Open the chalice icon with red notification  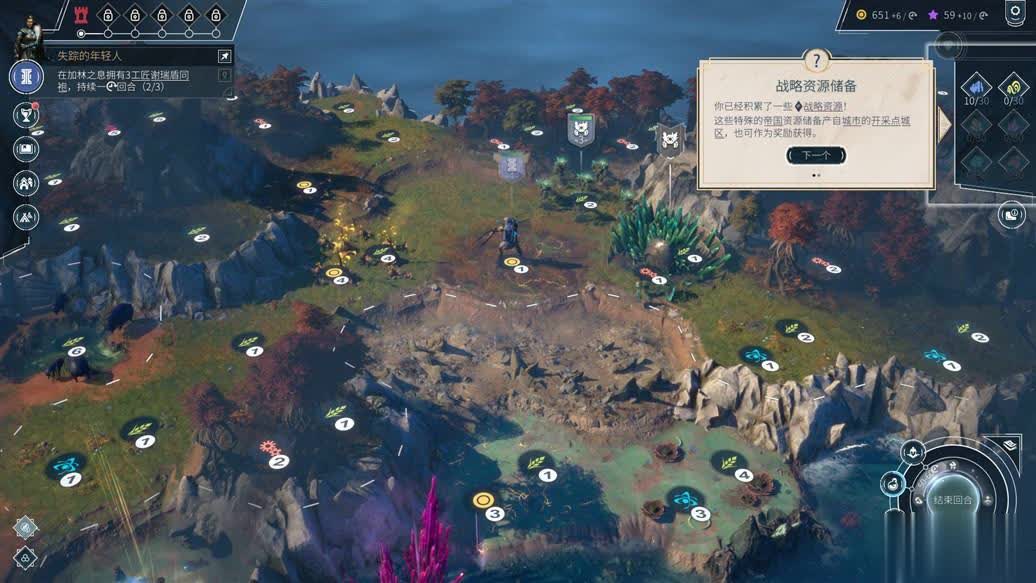pyautogui.click(x=26, y=115)
